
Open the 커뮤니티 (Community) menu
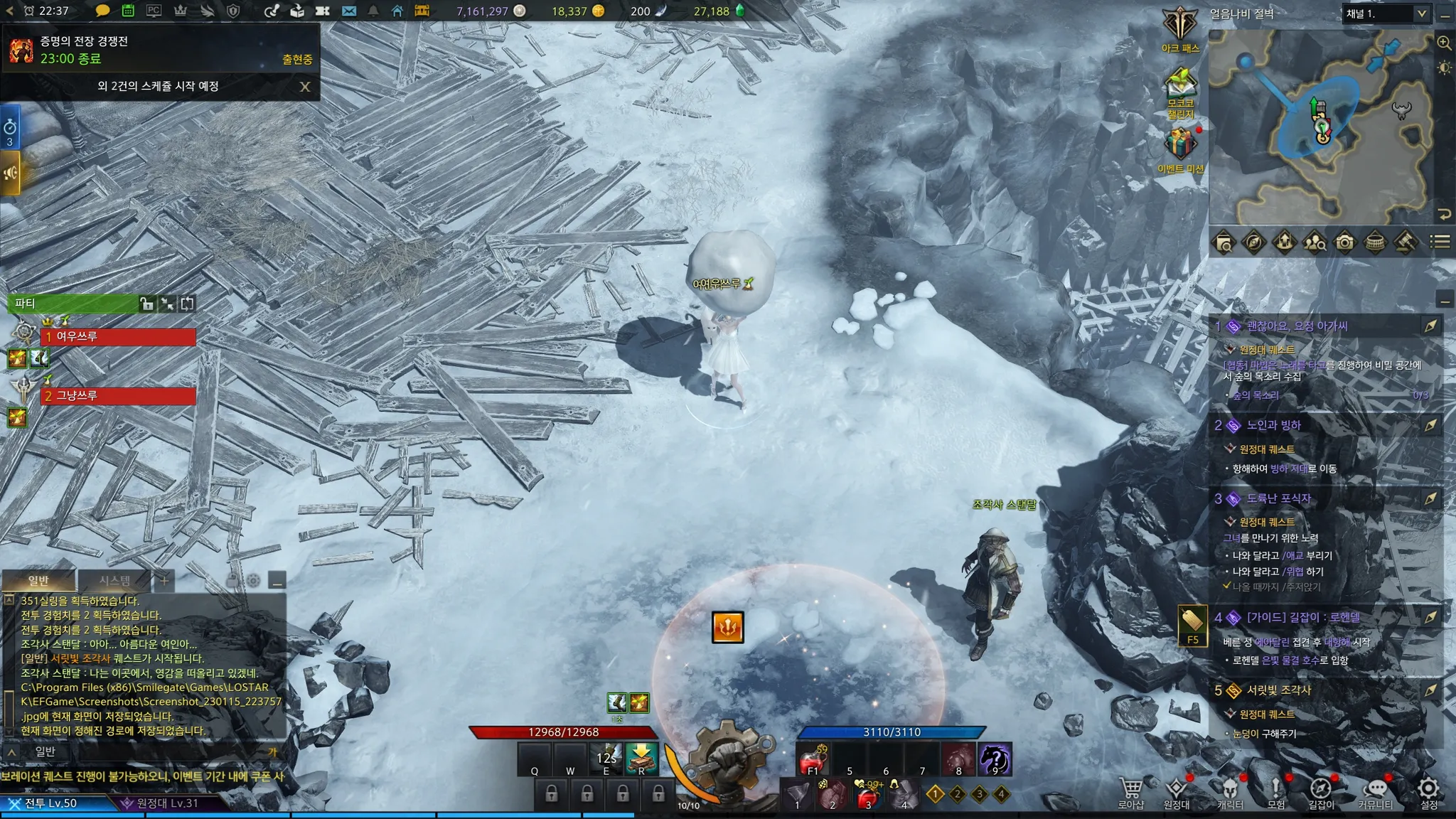click(x=1376, y=792)
